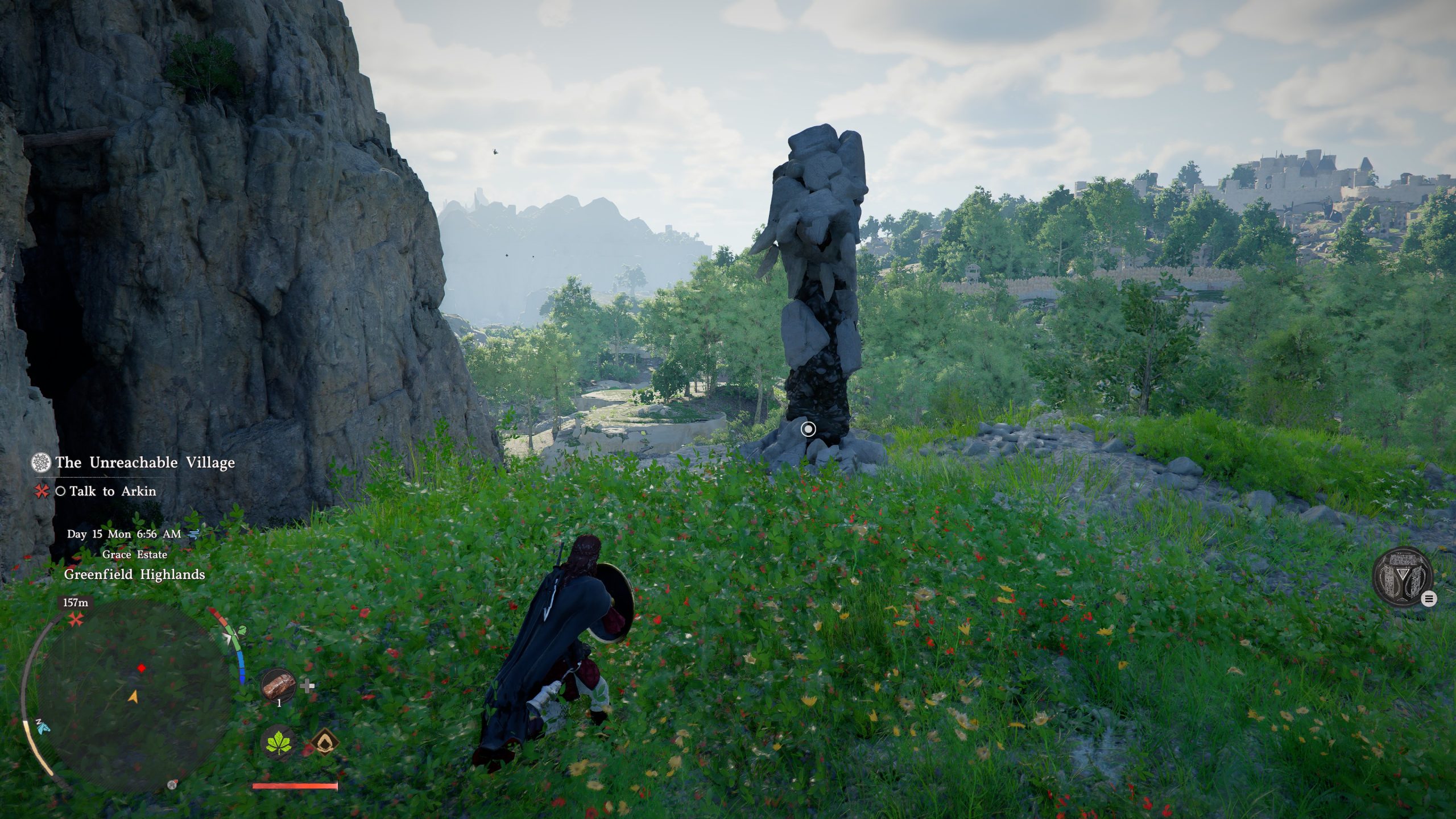Use the cooked meat item slot
Image resolution: width=1456 pixels, height=819 pixels.
click(x=279, y=686)
